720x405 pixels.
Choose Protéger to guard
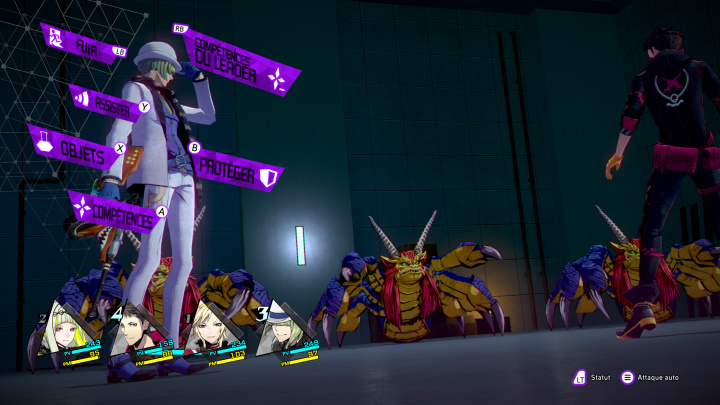click(235, 168)
